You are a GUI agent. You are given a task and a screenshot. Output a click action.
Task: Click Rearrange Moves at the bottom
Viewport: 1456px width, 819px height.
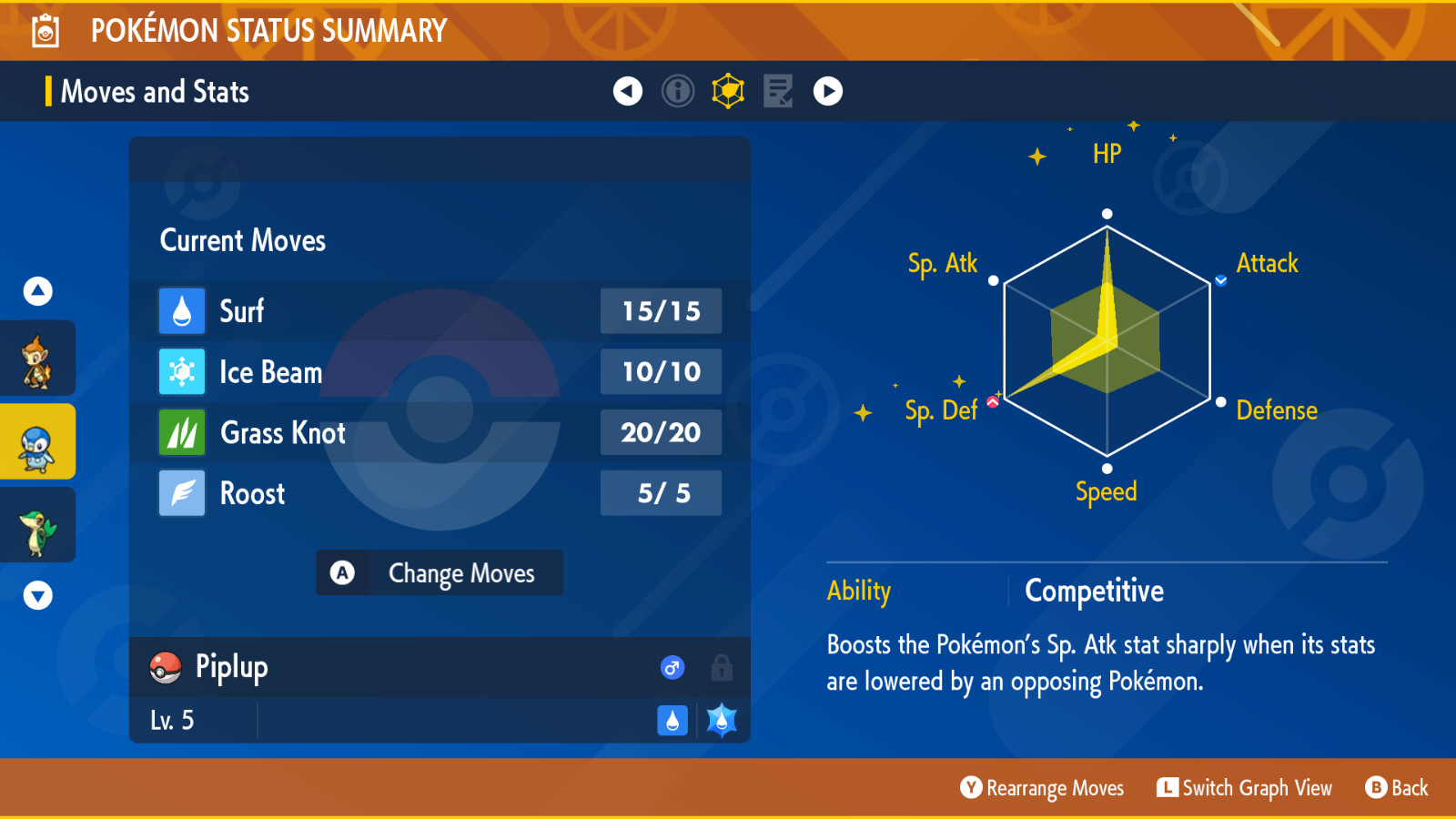[x=1043, y=788]
